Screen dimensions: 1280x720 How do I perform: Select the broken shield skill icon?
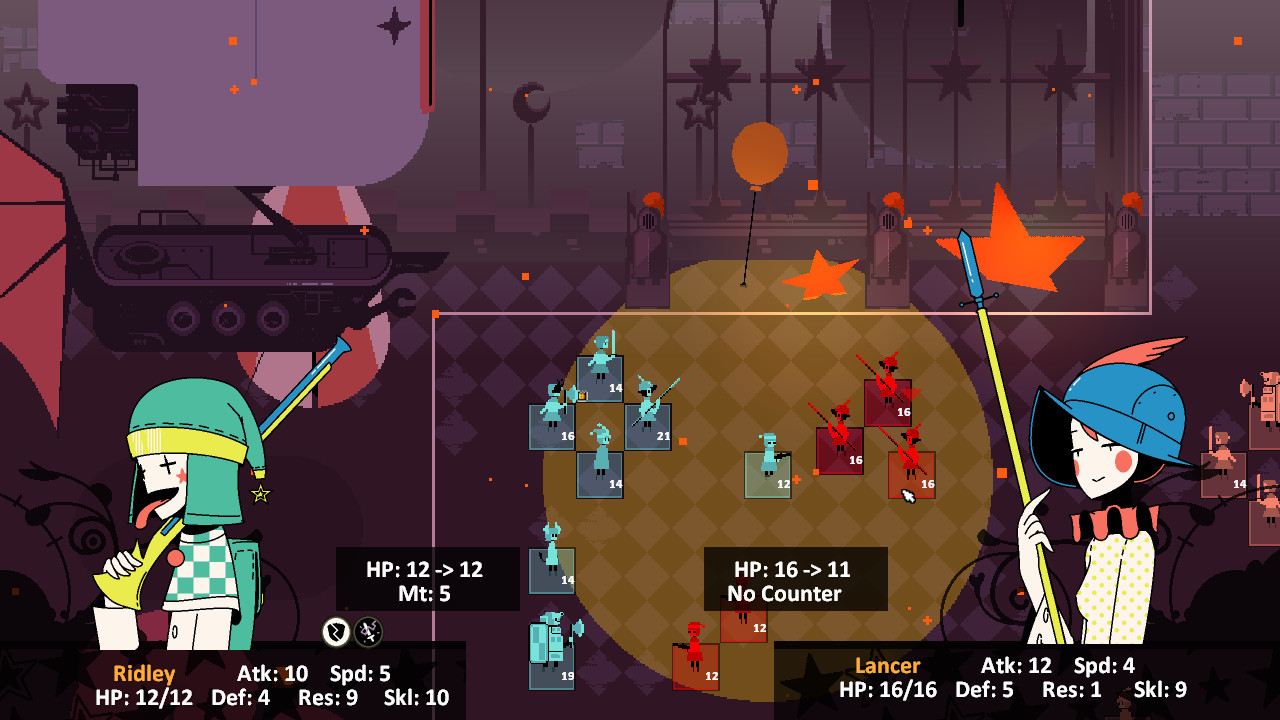click(x=337, y=631)
